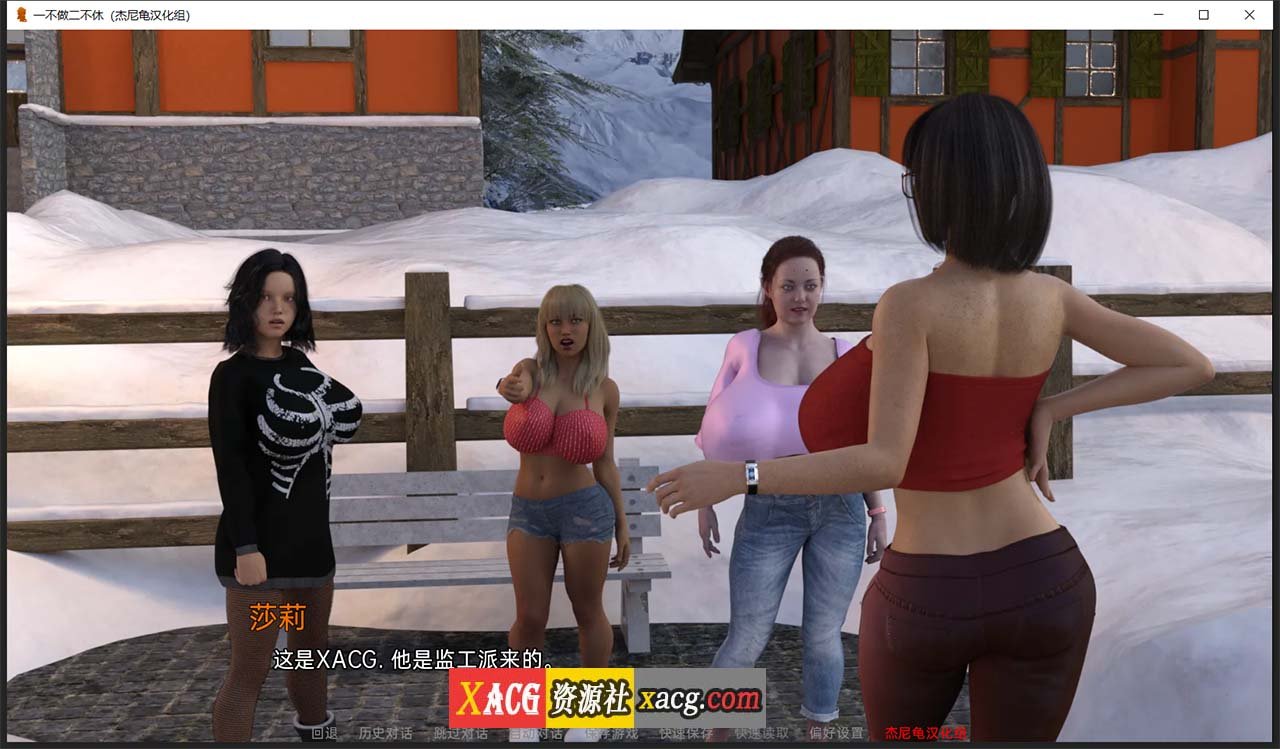Minimize the game window
Image resolution: width=1280 pixels, height=749 pixels.
[1158, 15]
